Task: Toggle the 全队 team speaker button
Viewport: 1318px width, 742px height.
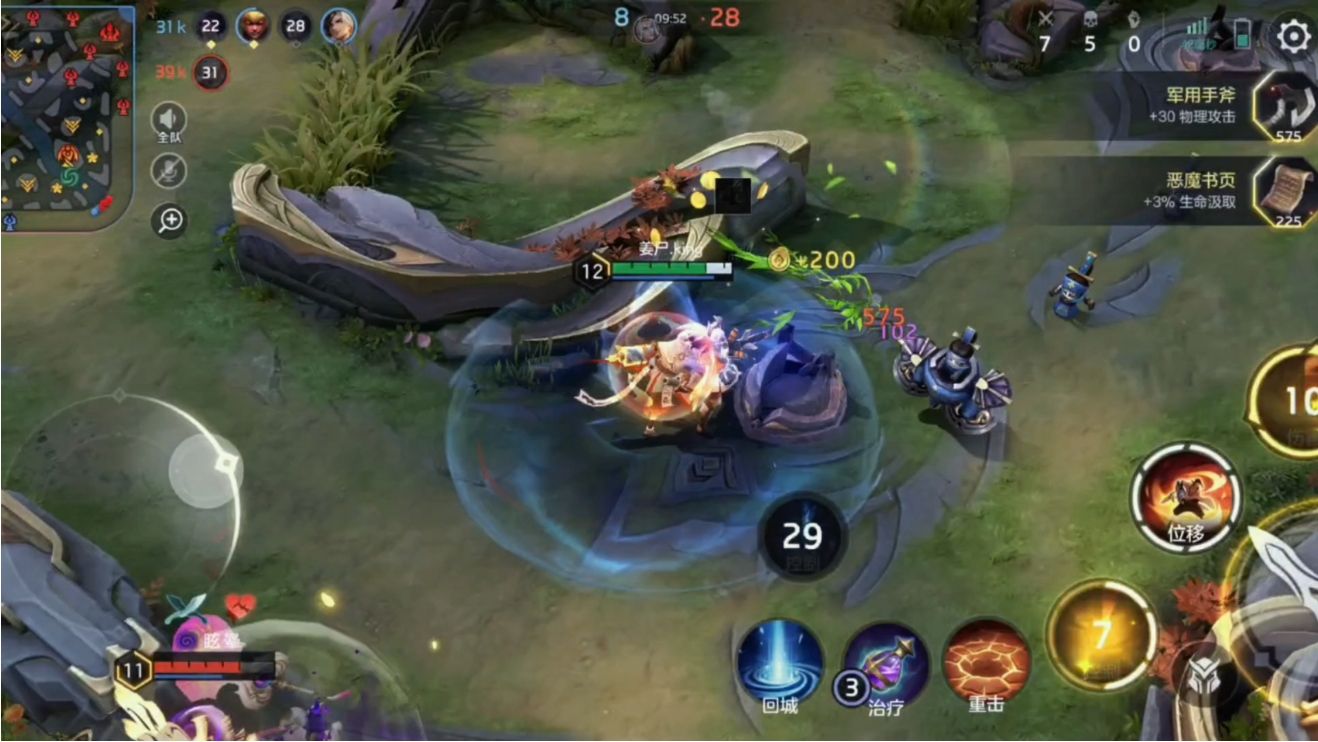Action: (169, 122)
